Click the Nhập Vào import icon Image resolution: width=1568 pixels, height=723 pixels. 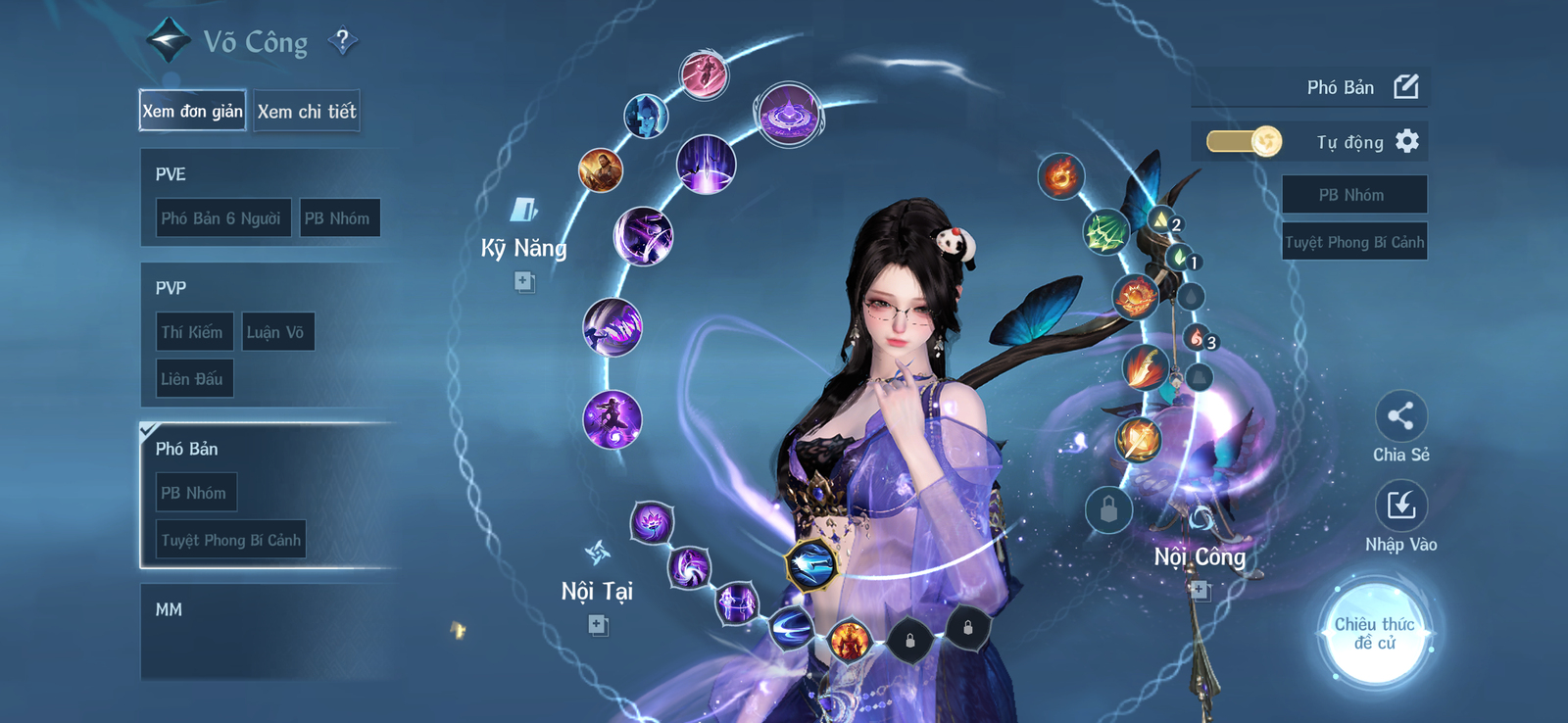(1401, 505)
